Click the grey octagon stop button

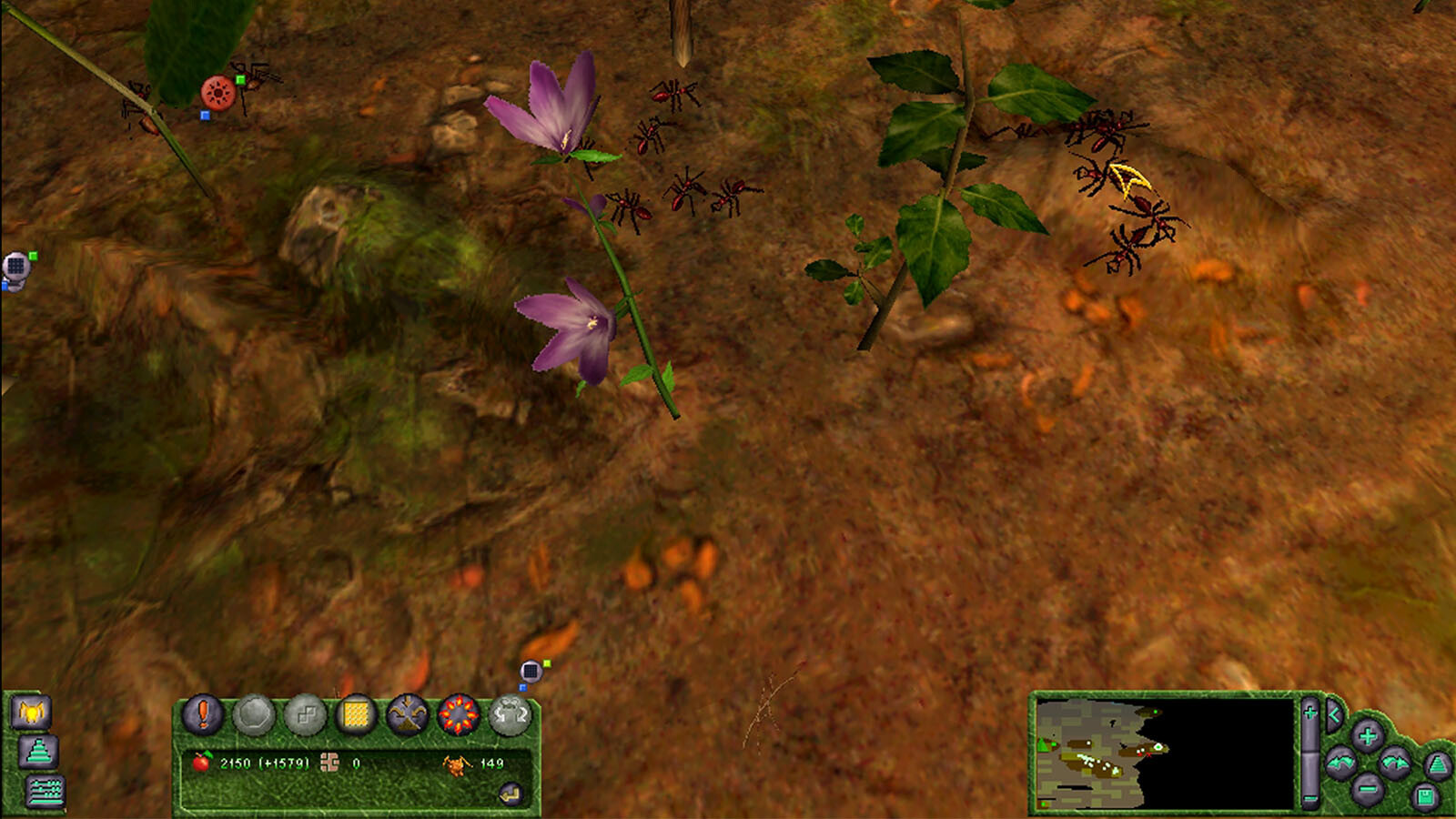coord(254,715)
